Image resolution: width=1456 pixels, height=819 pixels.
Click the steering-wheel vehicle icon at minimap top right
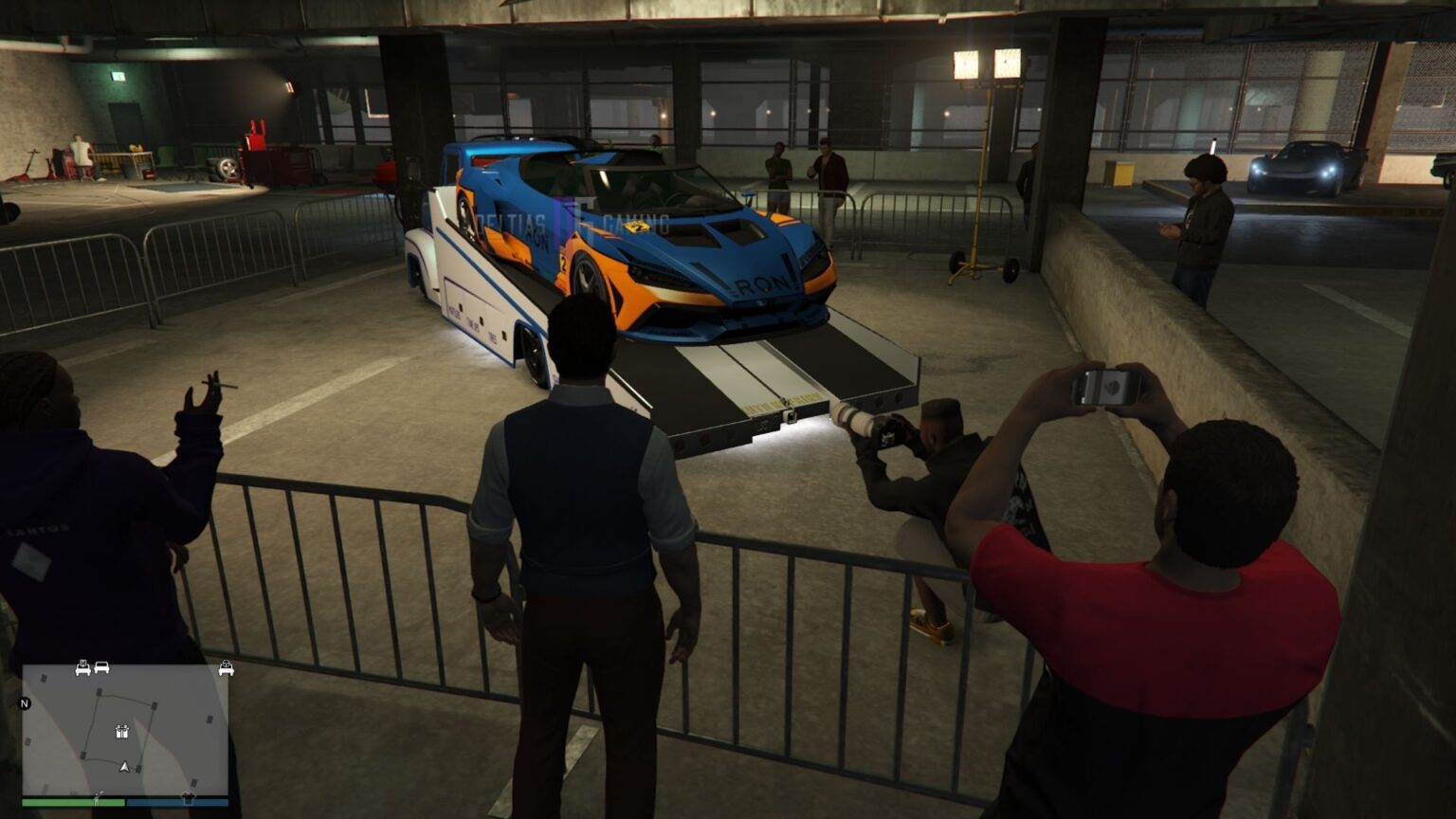[x=227, y=667]
